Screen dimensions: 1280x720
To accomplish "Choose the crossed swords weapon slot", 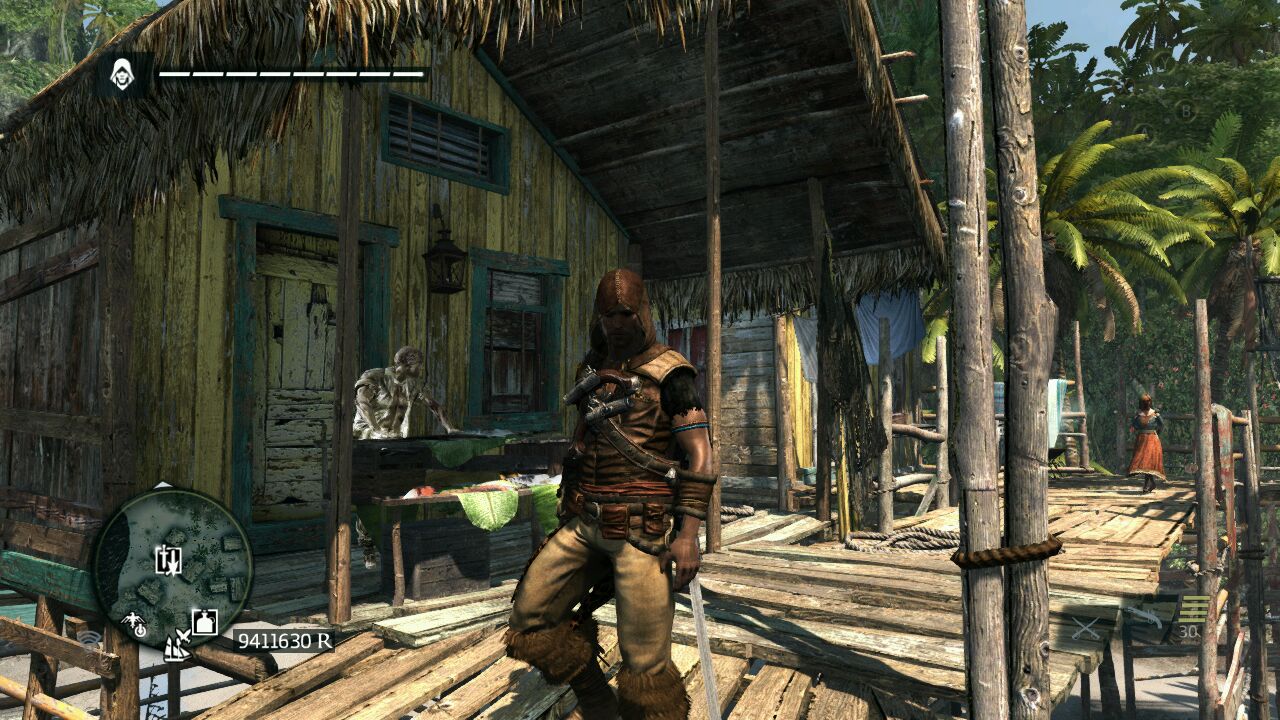I will (x=1085, y=629).
